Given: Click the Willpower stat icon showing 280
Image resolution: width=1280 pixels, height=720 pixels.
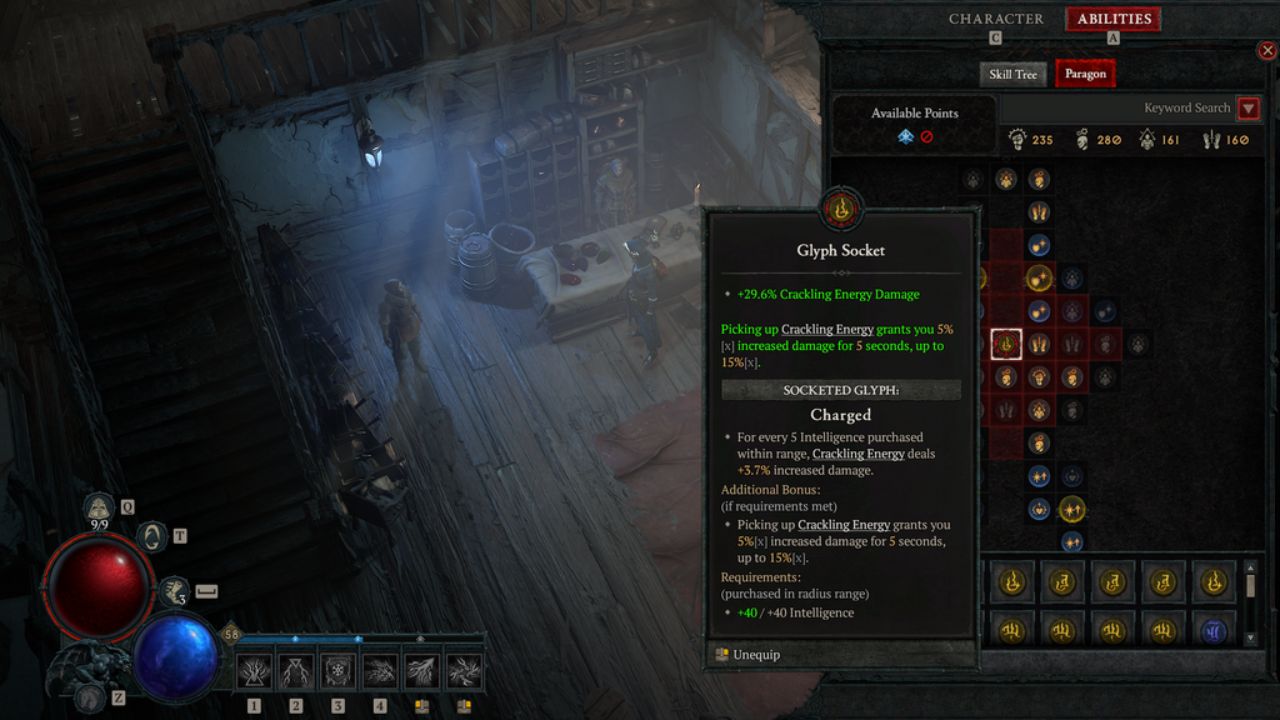Looking at the screenshot, I should point(1084,139).
